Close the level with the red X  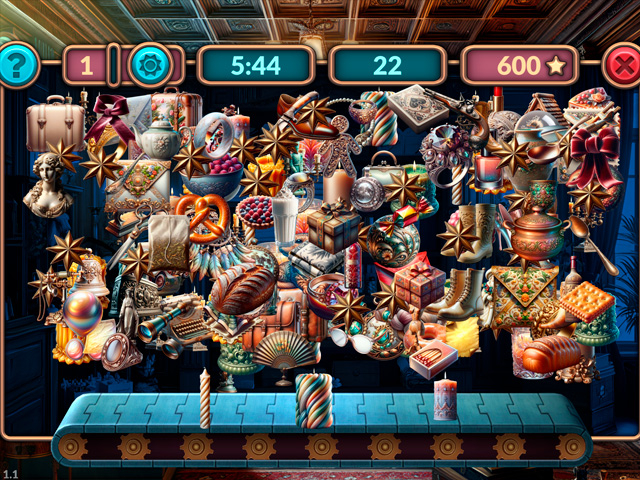624,67
